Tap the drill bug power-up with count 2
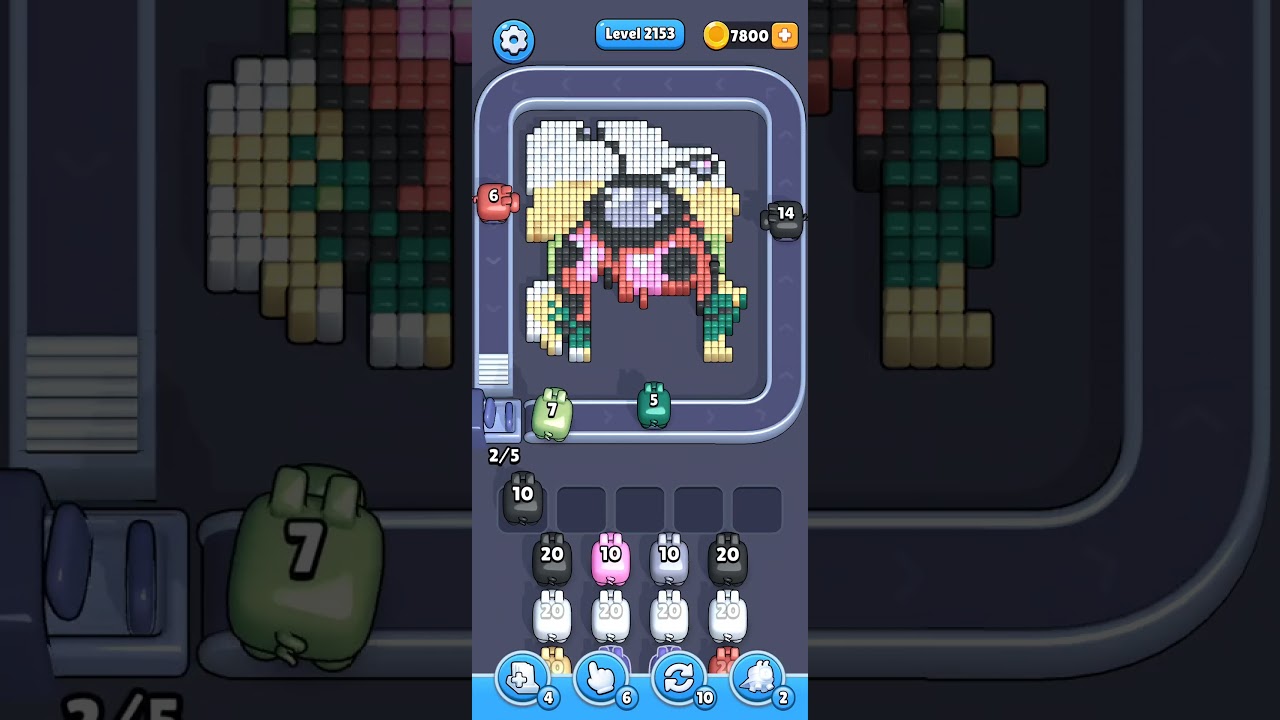Viewport: 1280px width, 720px height. click(757, 678)
